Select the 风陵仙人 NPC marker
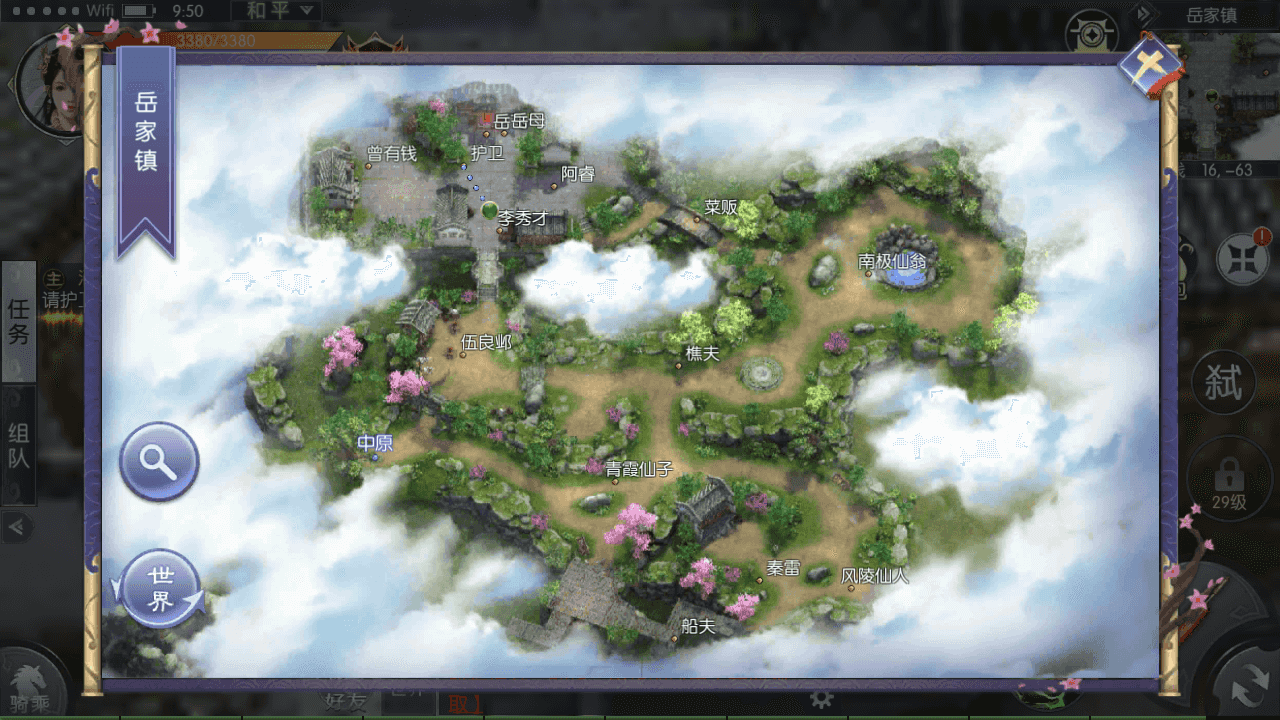This screenshot has width=1280, height=720. pyautogui.click(x=874, y=577)
